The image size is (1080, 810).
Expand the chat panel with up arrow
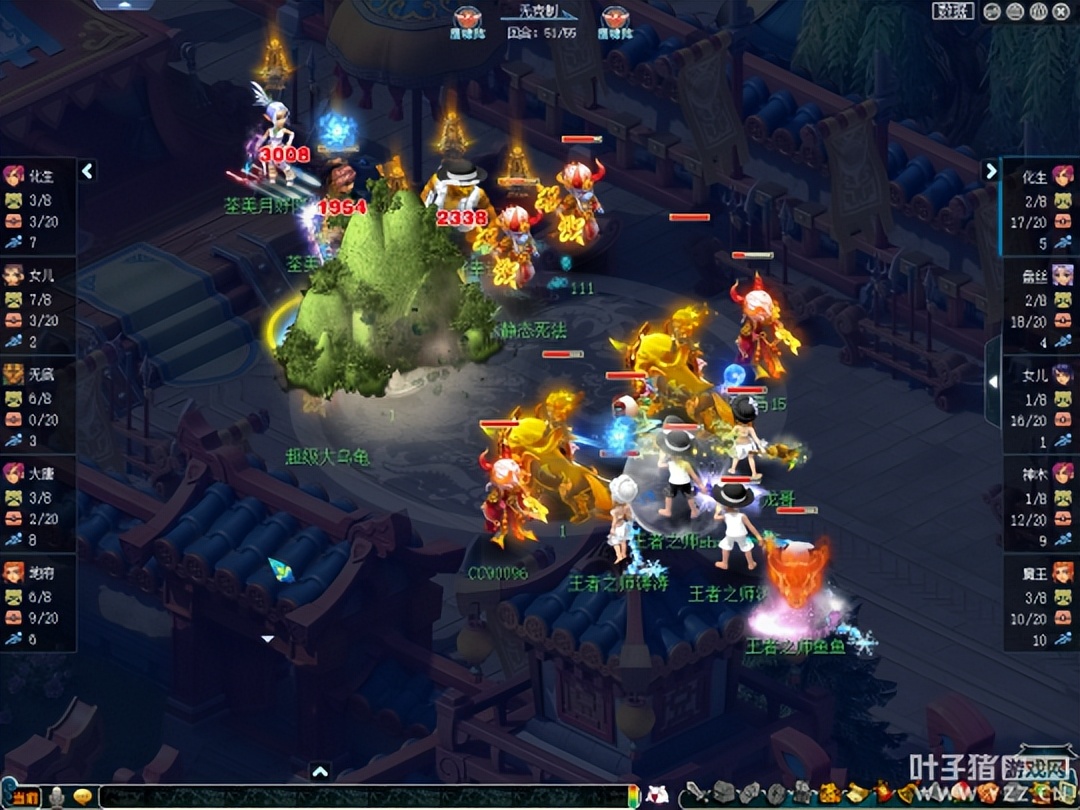[x=320, y=771]
